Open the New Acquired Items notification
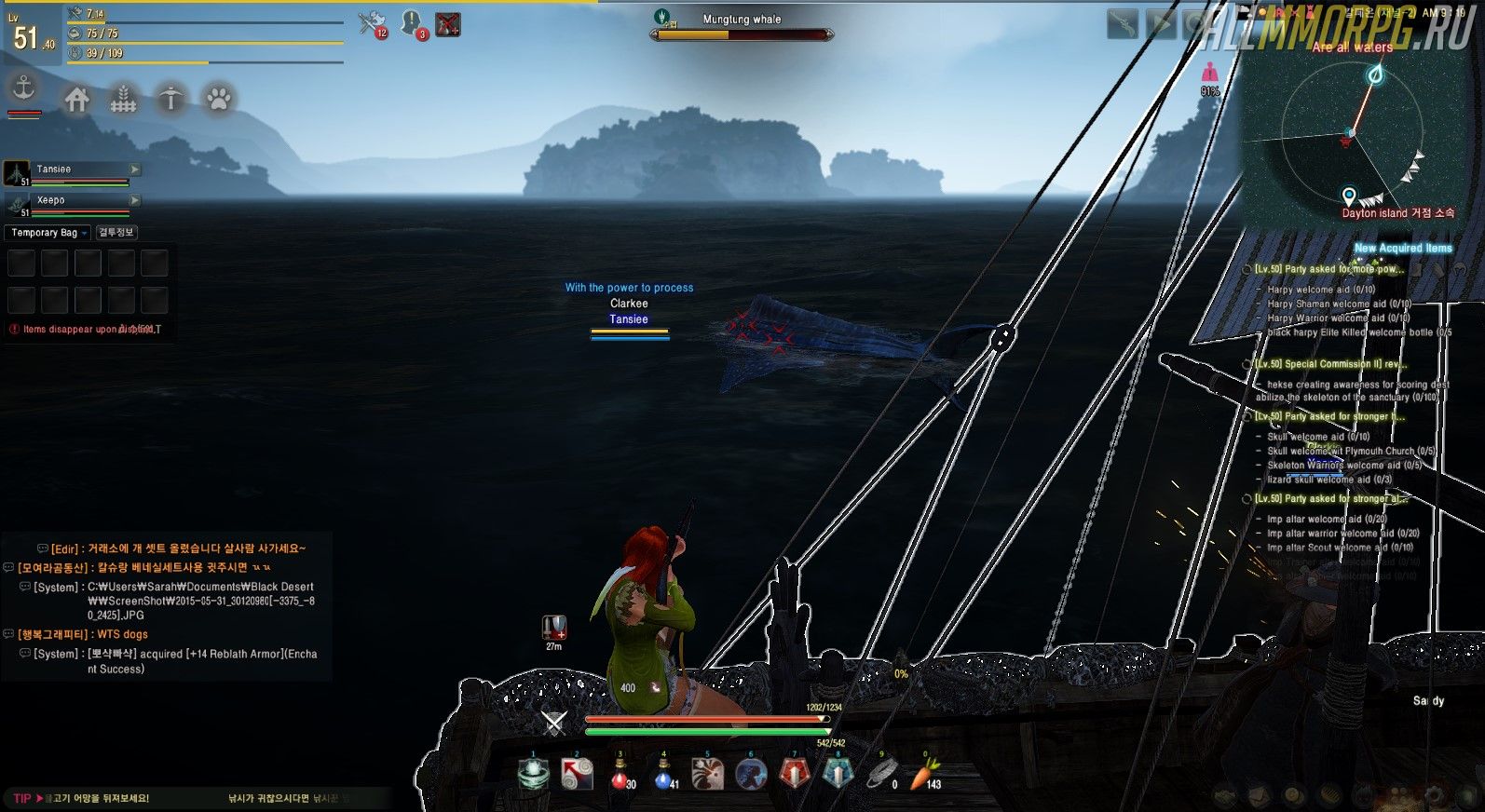1485x812 pixels. click(x=1402, y=248)
